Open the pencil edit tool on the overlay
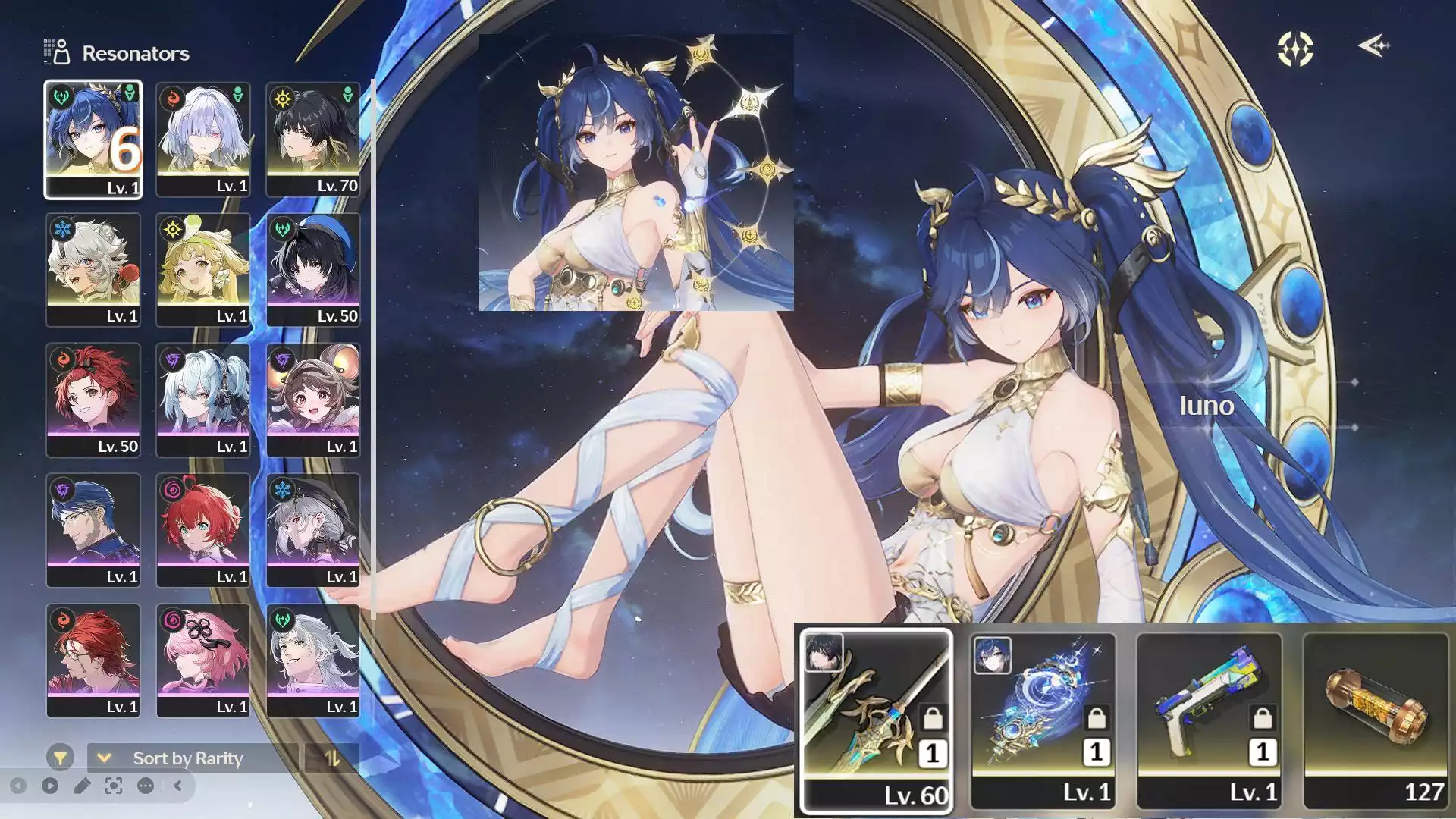This screenshot has height=819, width=1456. 82,786
